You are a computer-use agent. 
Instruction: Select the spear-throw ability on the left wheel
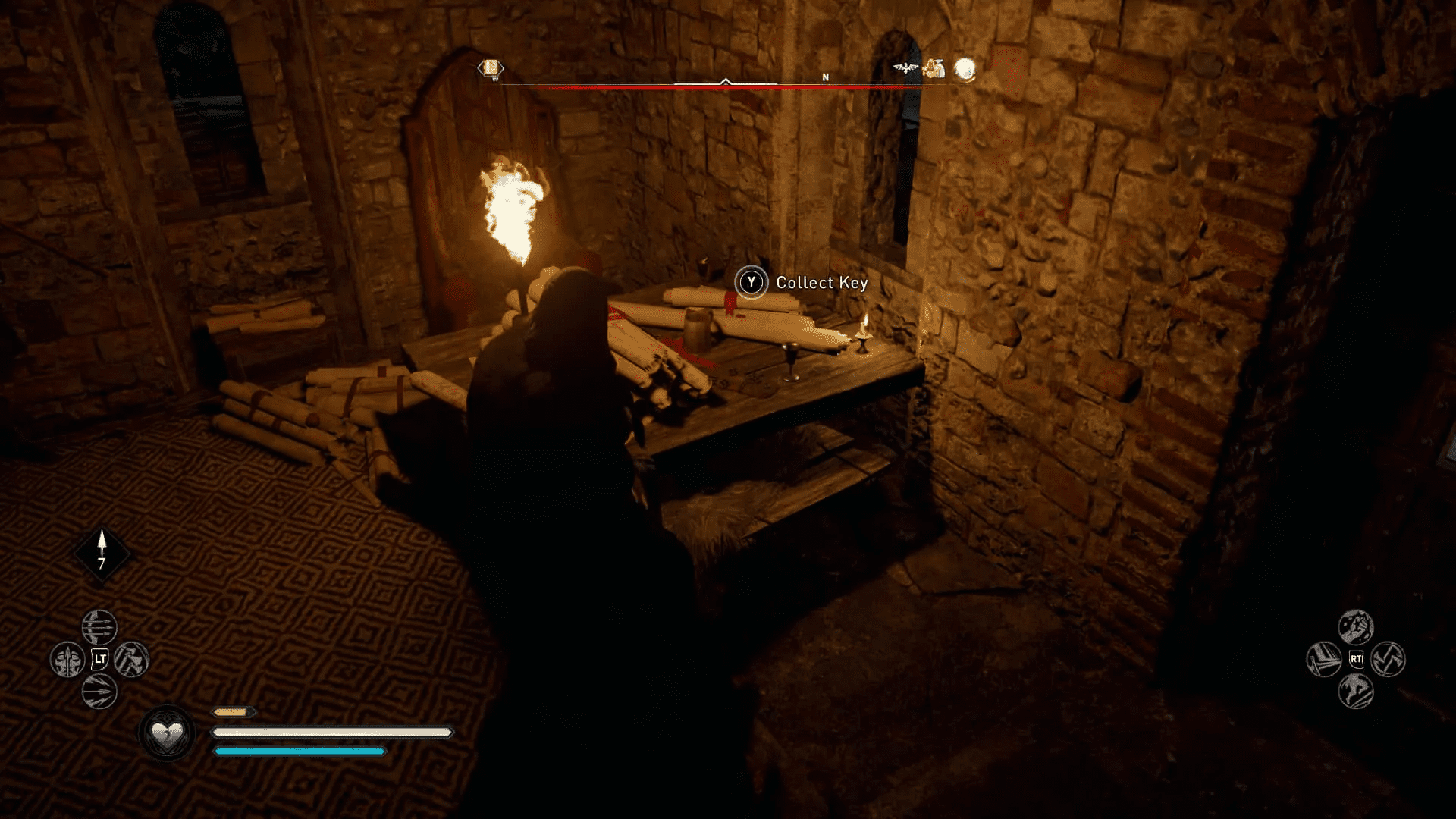(x=67, y=659)
